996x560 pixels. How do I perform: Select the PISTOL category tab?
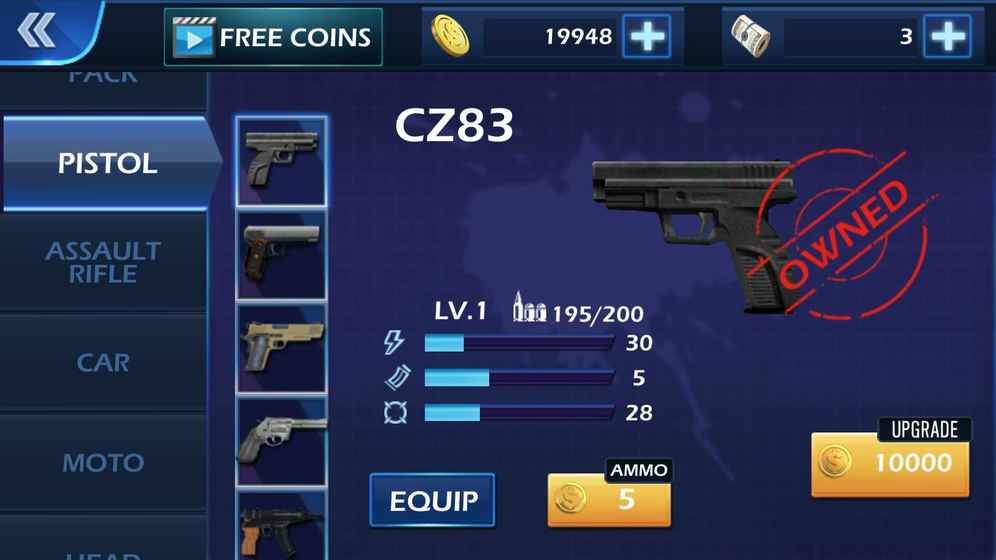coord(107,163)
